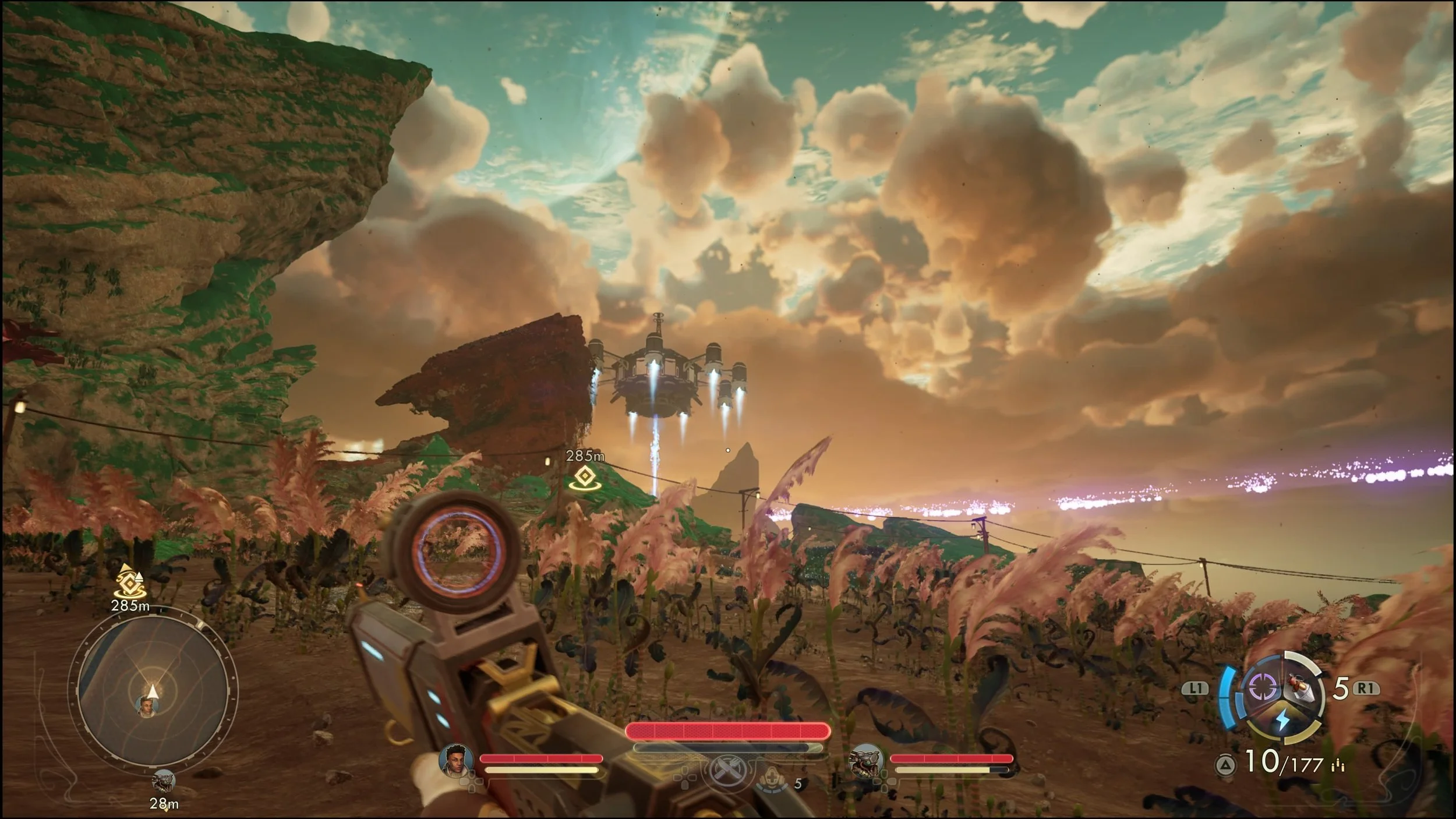Activate the blue lightning bolt ability
The width and height of the screenshot is (1456, 819).
1282,721
